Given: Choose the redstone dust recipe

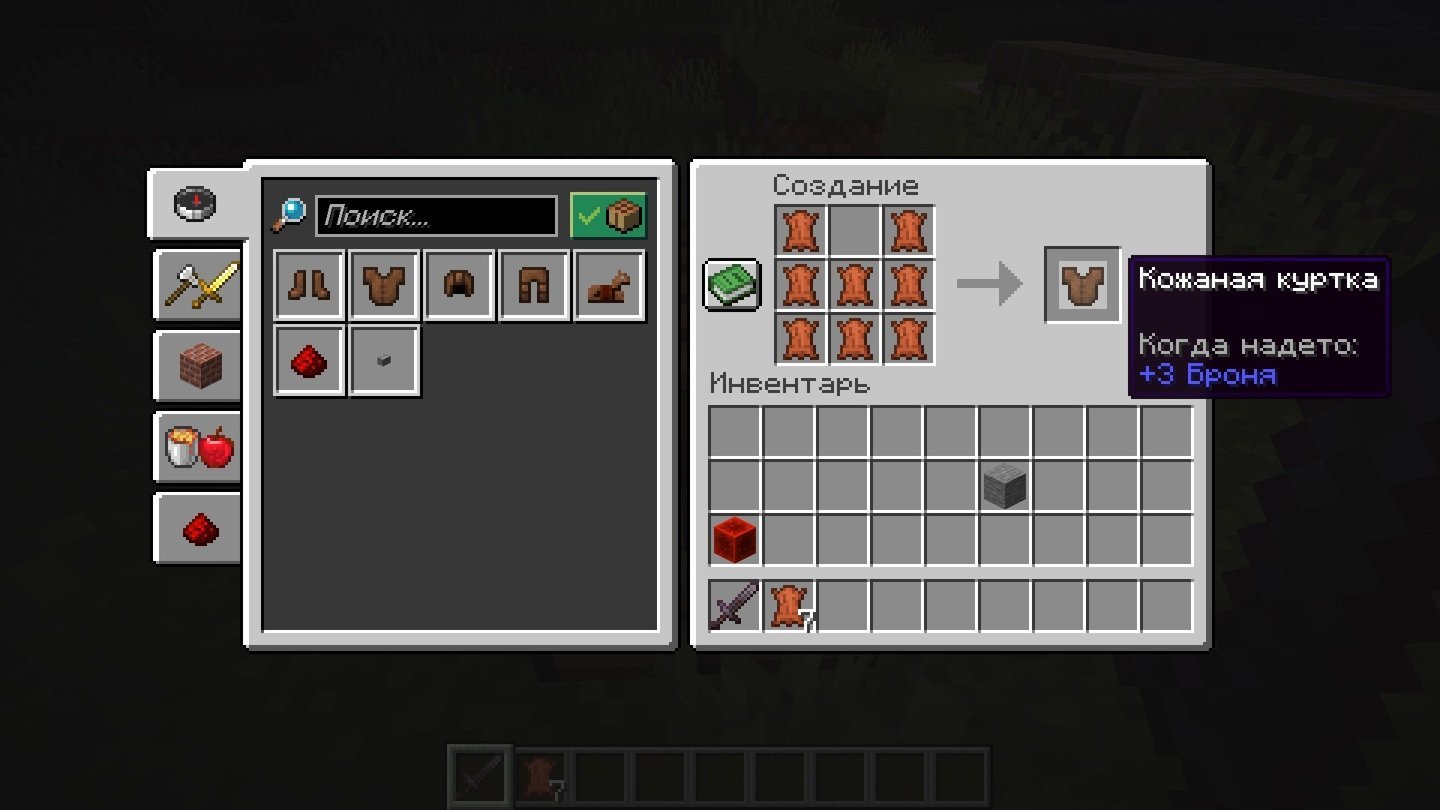Looking at the screenshot, I should [310, 360].
